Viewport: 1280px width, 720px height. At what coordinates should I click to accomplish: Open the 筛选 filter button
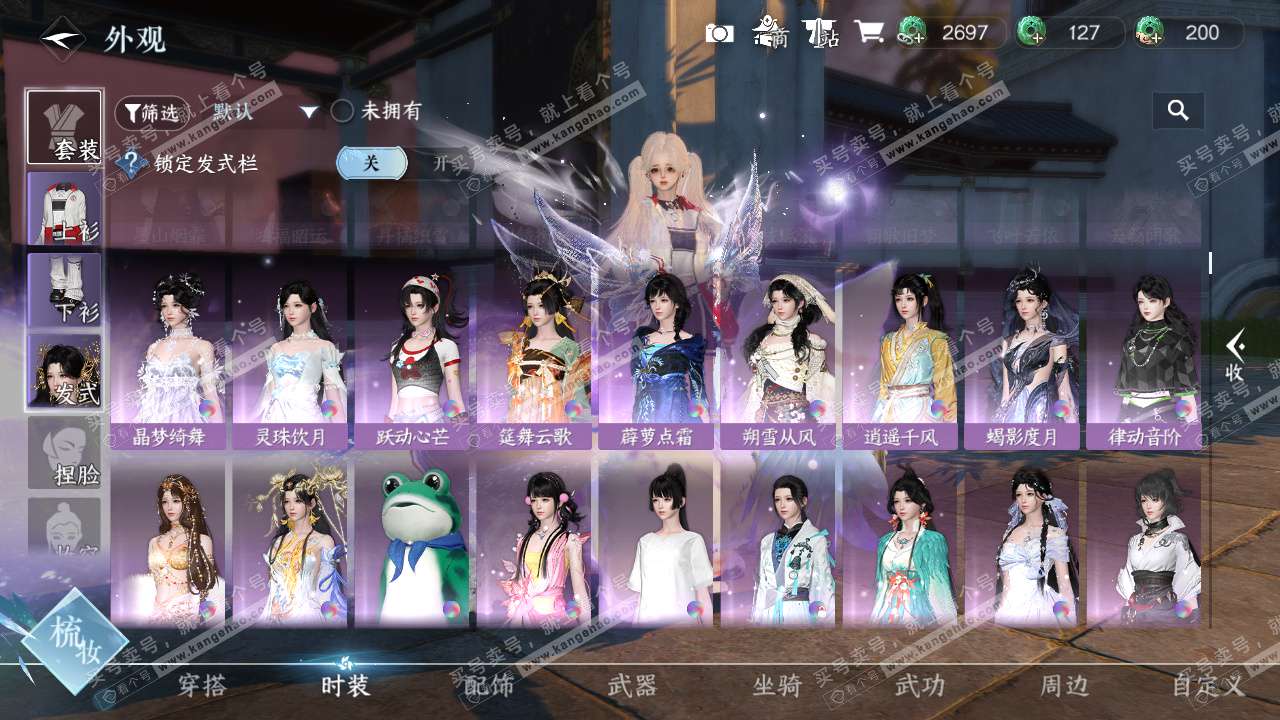coord(151,113)
